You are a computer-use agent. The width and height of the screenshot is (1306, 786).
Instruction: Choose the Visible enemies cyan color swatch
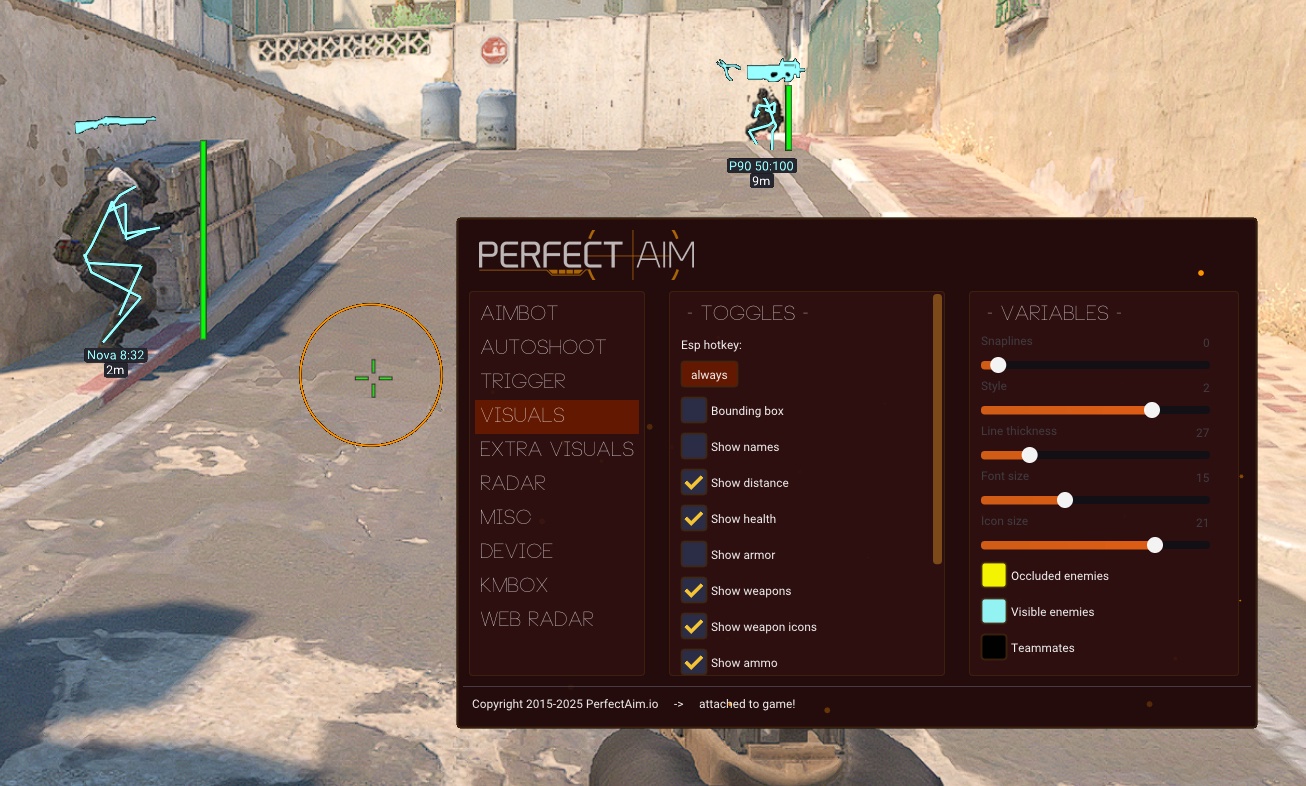coord(993,611)
